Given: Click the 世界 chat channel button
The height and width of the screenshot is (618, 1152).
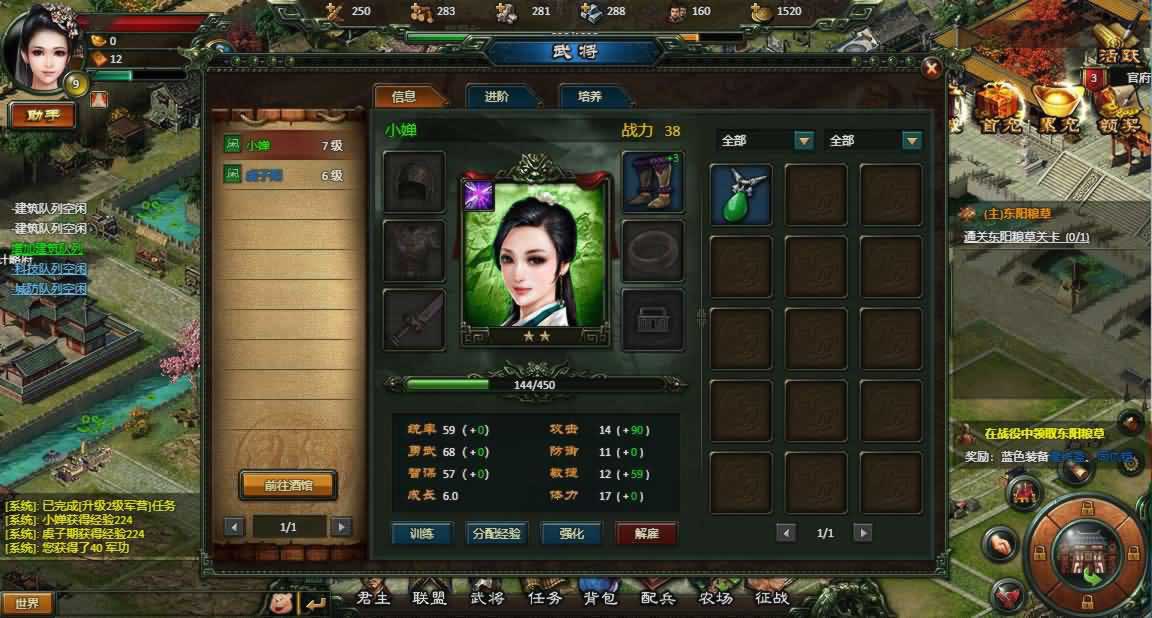Looking at the screenshot, I should (x=27, y=603).
